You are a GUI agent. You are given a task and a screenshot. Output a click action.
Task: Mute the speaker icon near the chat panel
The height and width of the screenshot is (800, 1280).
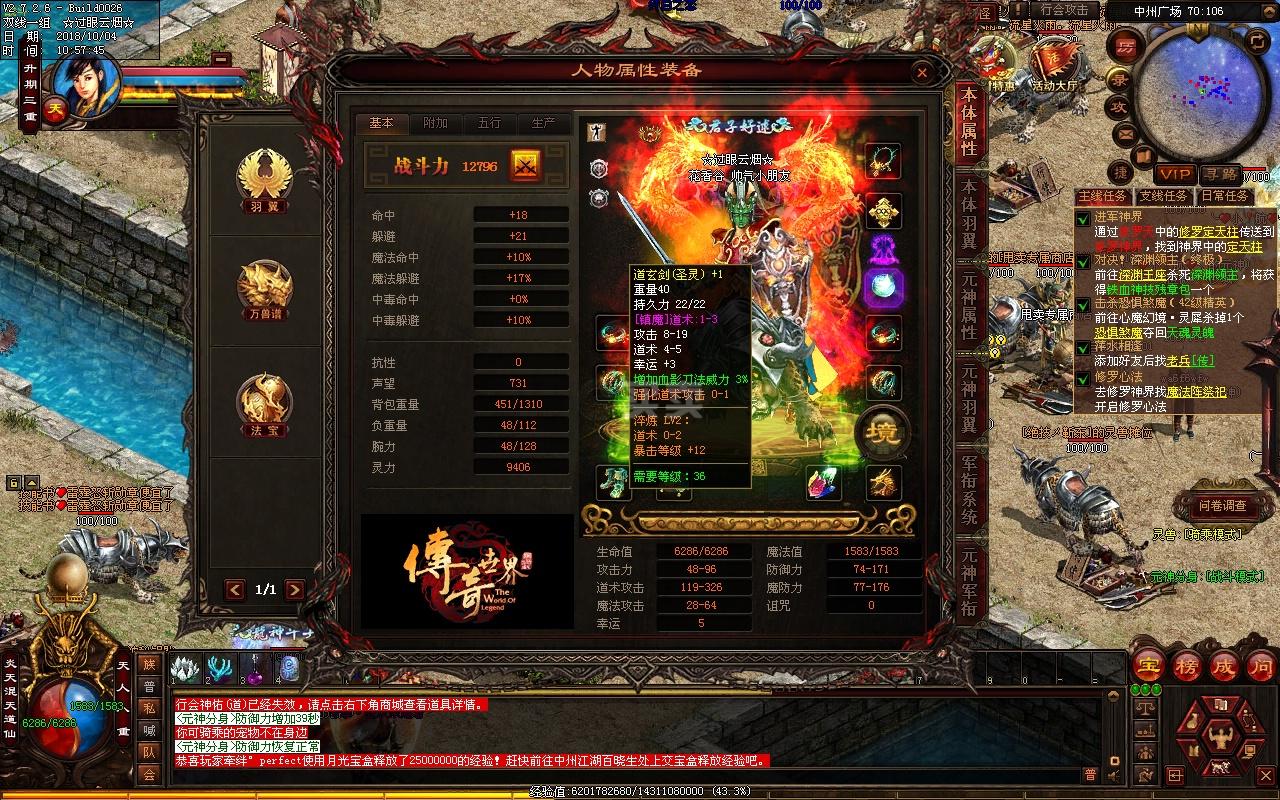1113,776
